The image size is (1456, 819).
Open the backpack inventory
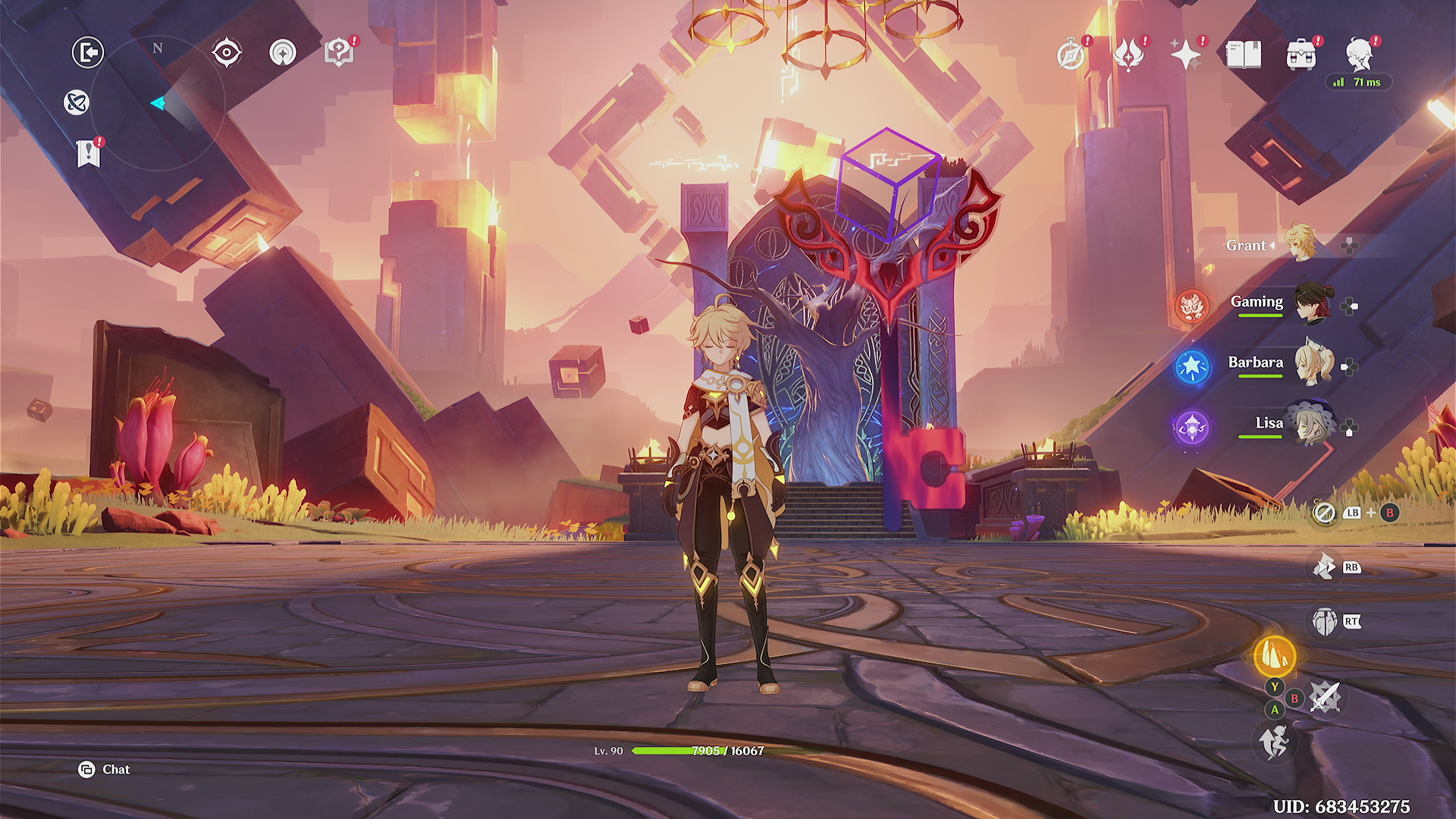1301,55
